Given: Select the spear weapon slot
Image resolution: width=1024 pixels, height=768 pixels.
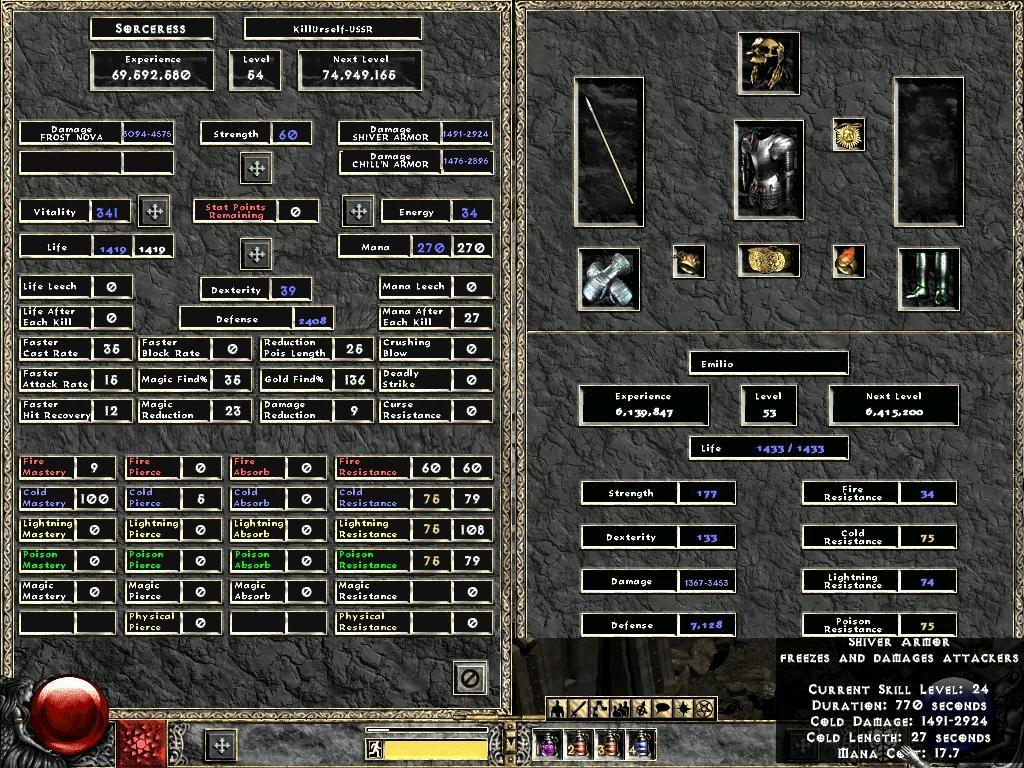Looking at the screenshot, I should [609, 151].
